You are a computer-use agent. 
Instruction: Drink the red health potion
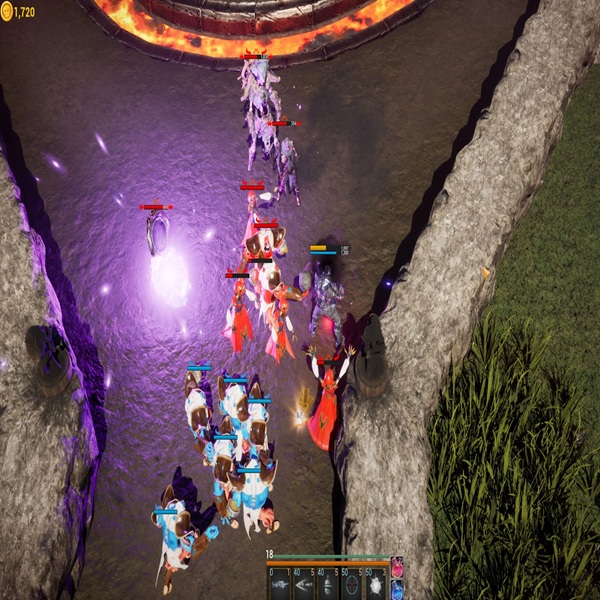tap(397, 567)
